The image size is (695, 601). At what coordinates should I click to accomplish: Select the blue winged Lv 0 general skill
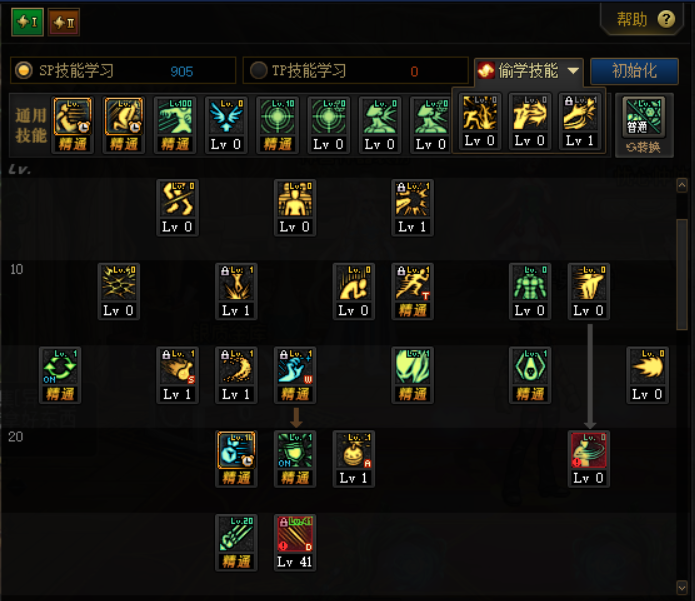pyautogui.click(x=226, y=118)
